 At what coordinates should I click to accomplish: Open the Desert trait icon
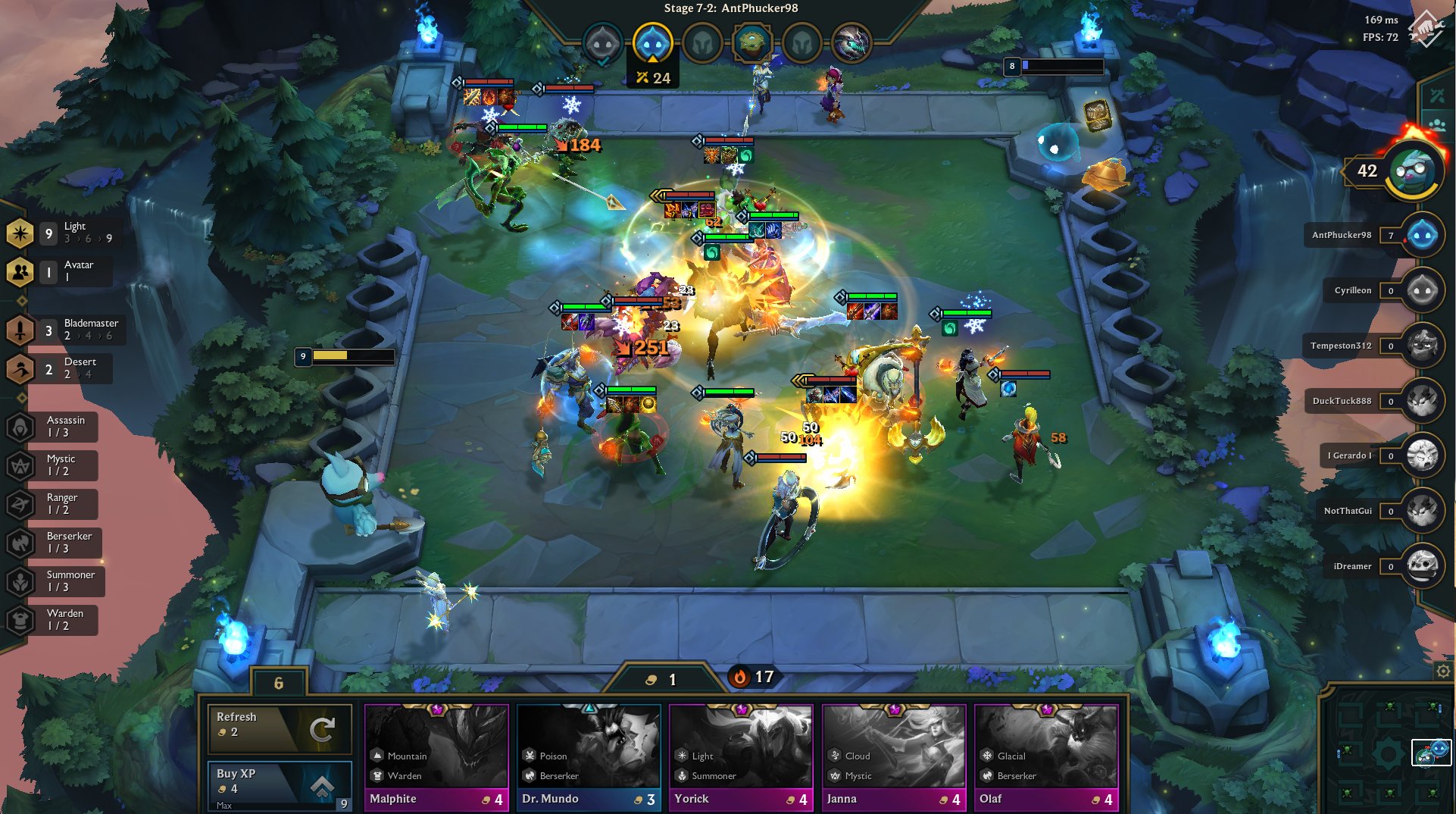coord(20,369)
